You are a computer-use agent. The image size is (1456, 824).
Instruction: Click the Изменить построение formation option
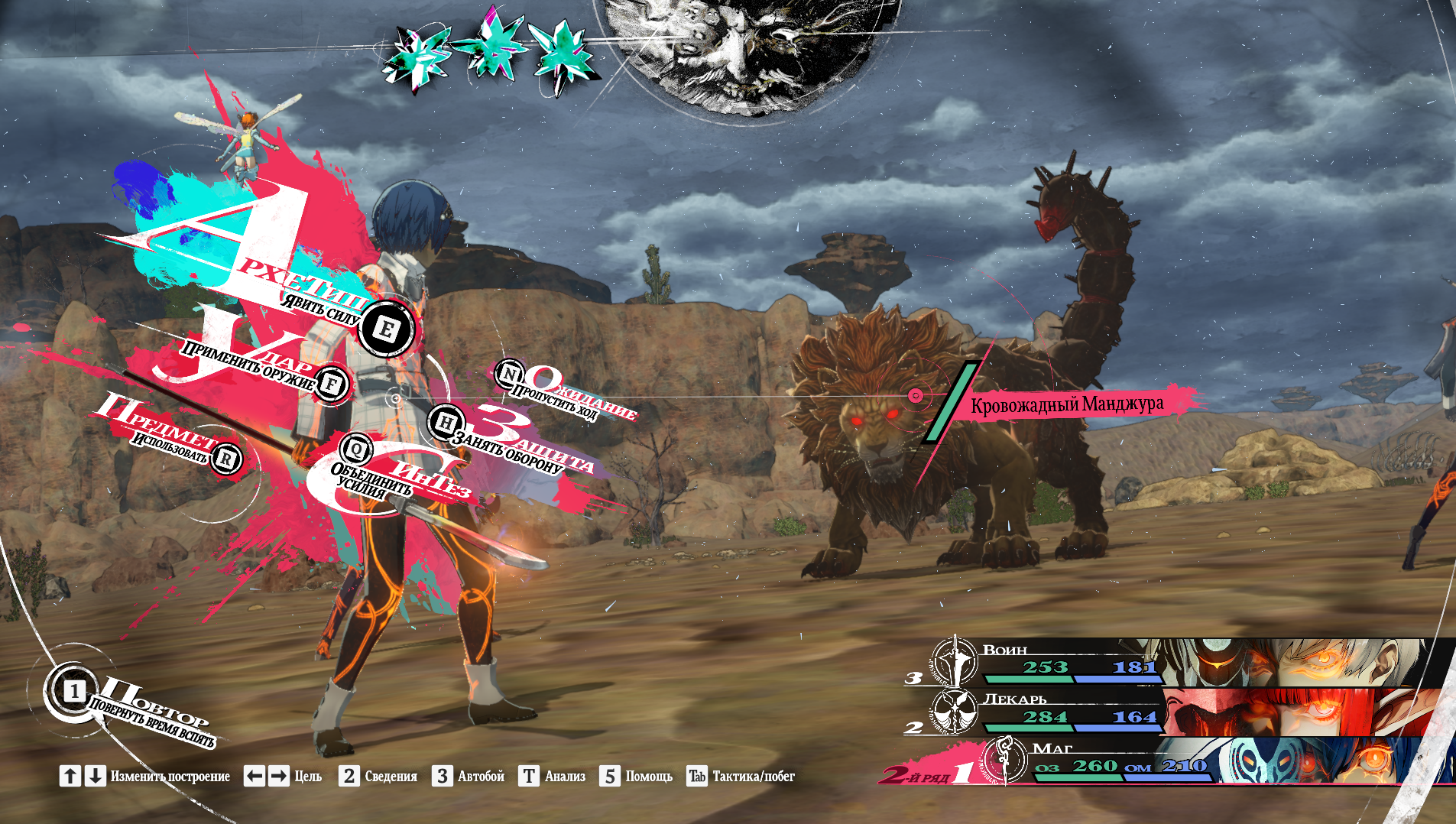(x=145, y=777)
